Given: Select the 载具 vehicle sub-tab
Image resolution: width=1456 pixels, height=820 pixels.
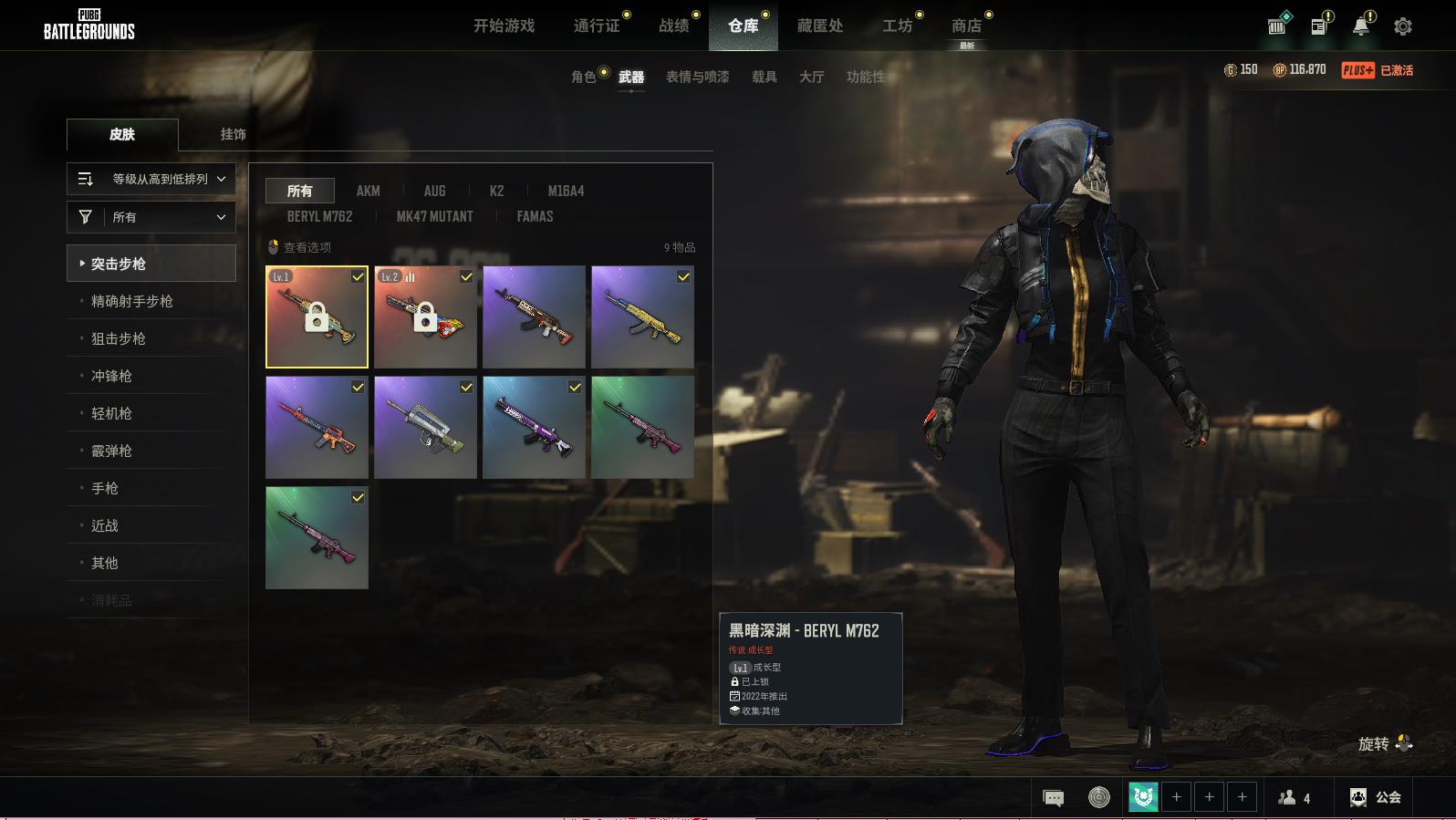Looking at the screenshot, I should pyautogui.click(x=764, y=77).
